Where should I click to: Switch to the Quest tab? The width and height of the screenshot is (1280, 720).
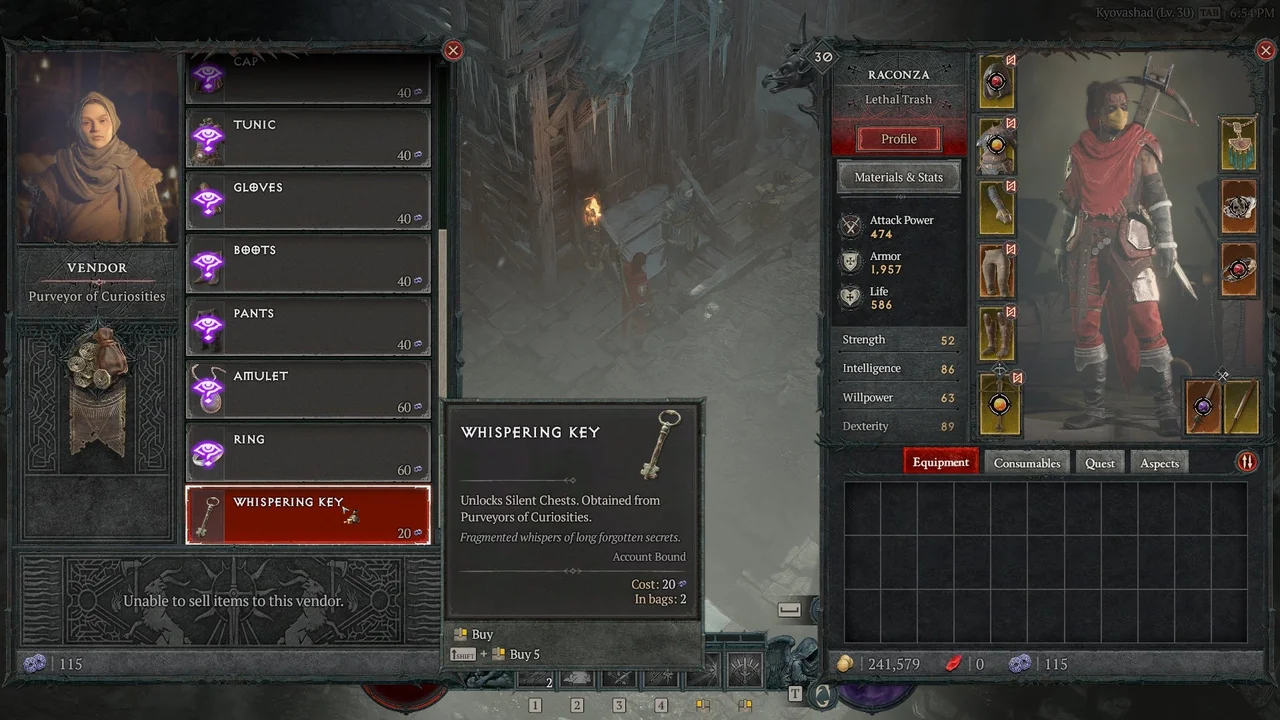[x=1100, y=462]
